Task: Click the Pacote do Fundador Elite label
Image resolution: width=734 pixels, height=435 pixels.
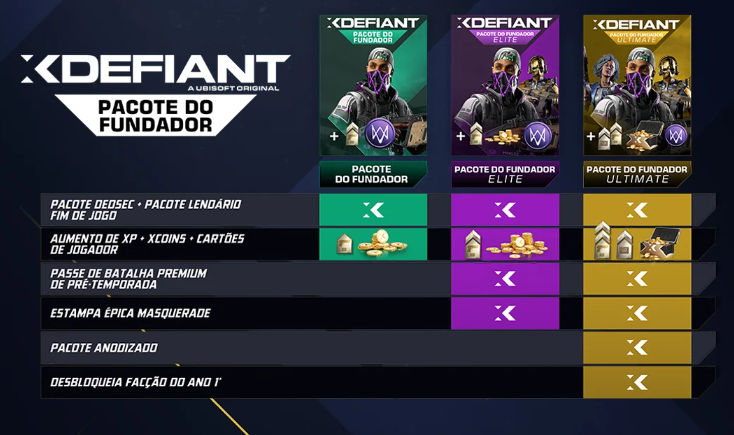Action: (x=505, y=174)
